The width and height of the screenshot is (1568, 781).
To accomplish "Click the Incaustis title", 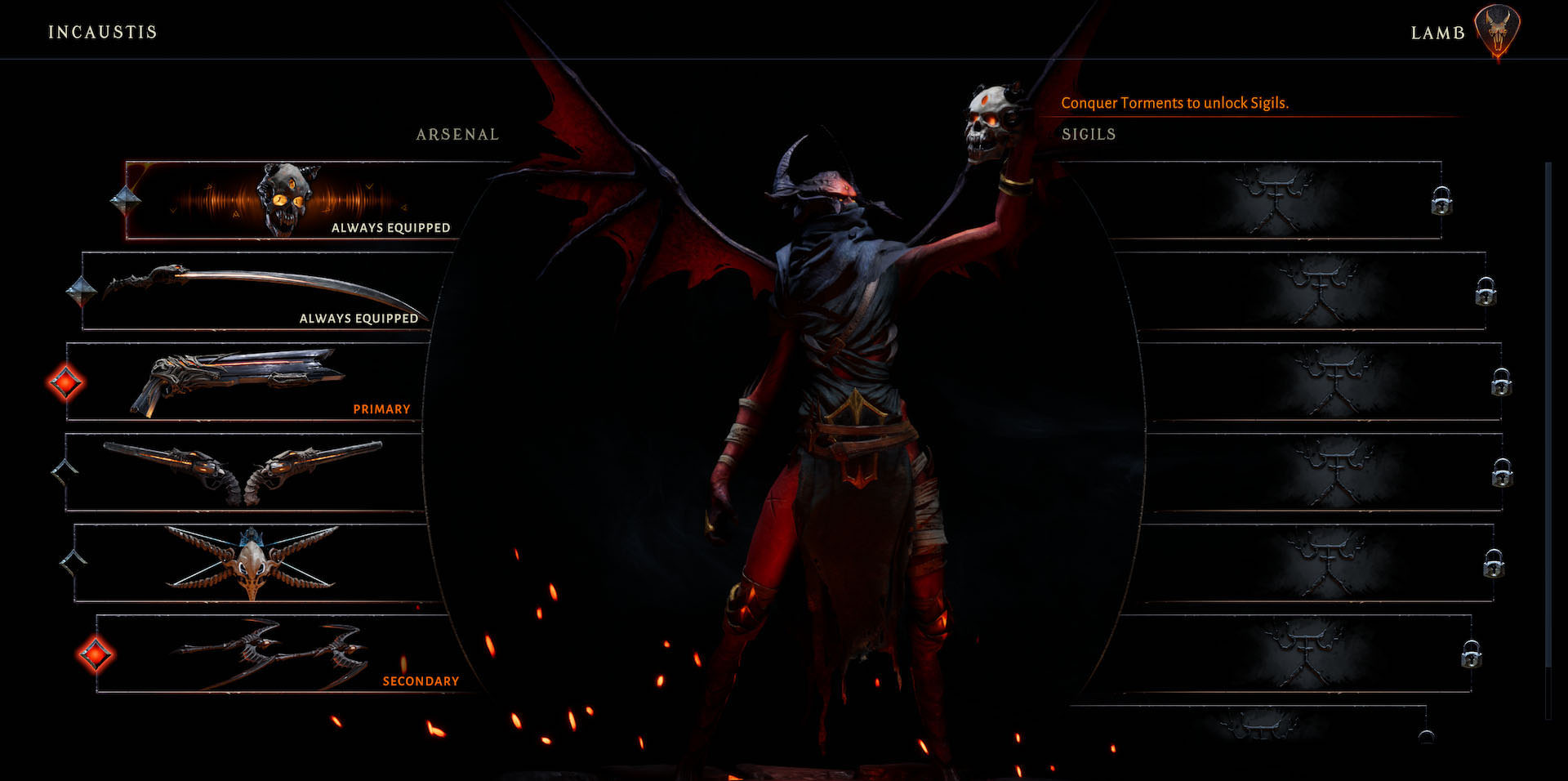I will coord(103,32).
